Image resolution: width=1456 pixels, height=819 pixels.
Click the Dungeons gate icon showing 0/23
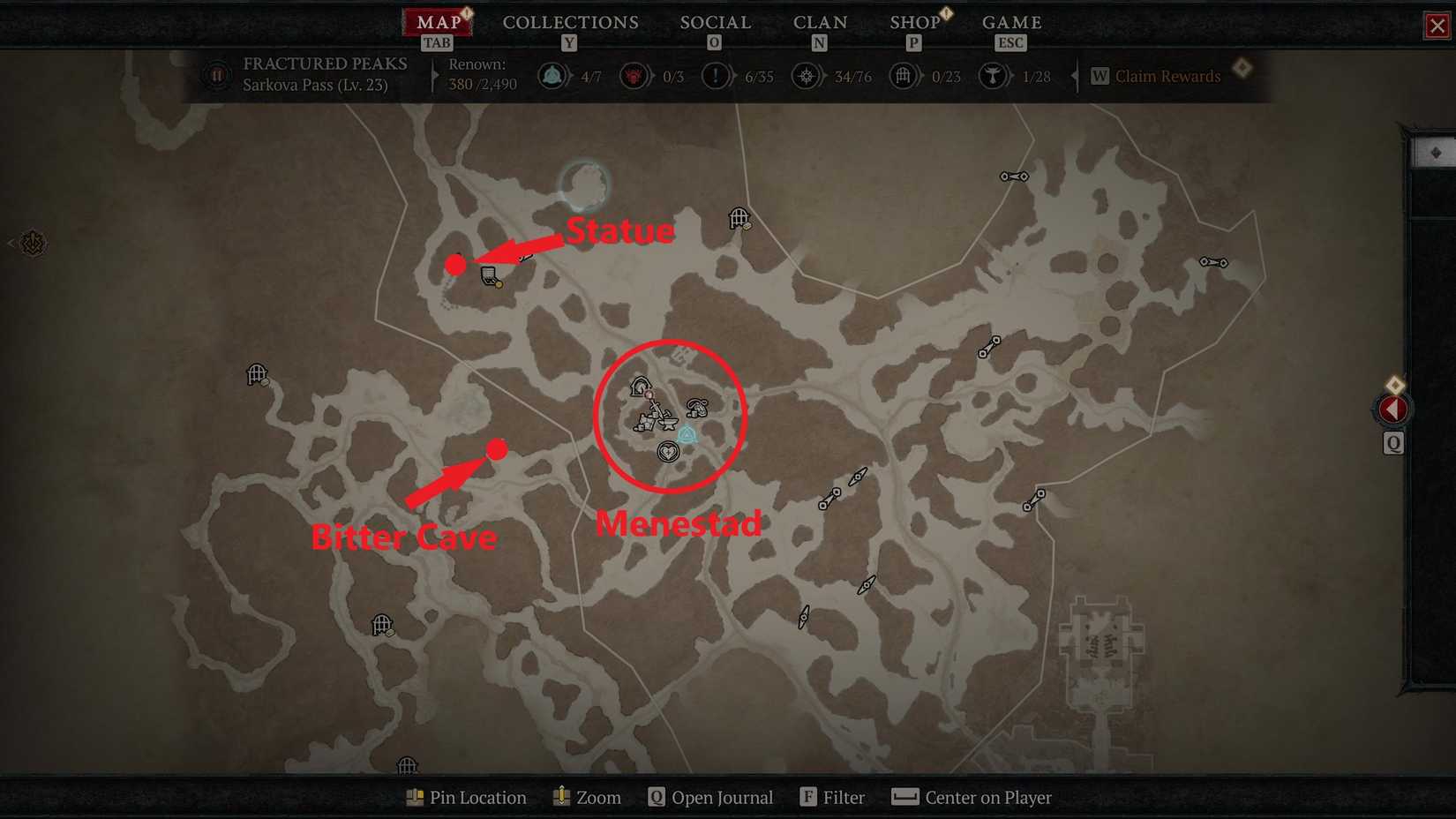[903, 76]
